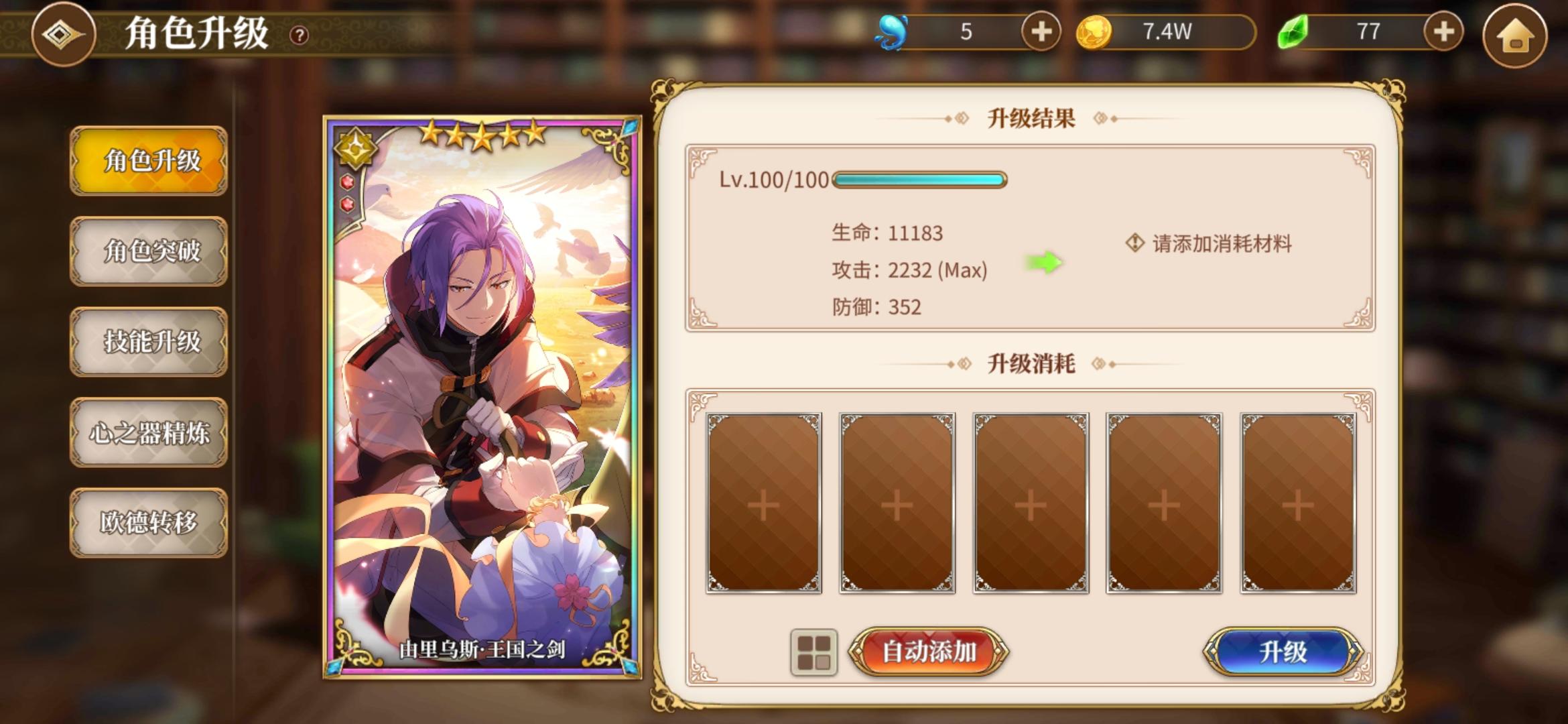Image resolution: width=1568 pixels, height=724 pixels.
Task: Switch to the 角色突破 tab
Action: pyautogui.click(x=149, y=253)
